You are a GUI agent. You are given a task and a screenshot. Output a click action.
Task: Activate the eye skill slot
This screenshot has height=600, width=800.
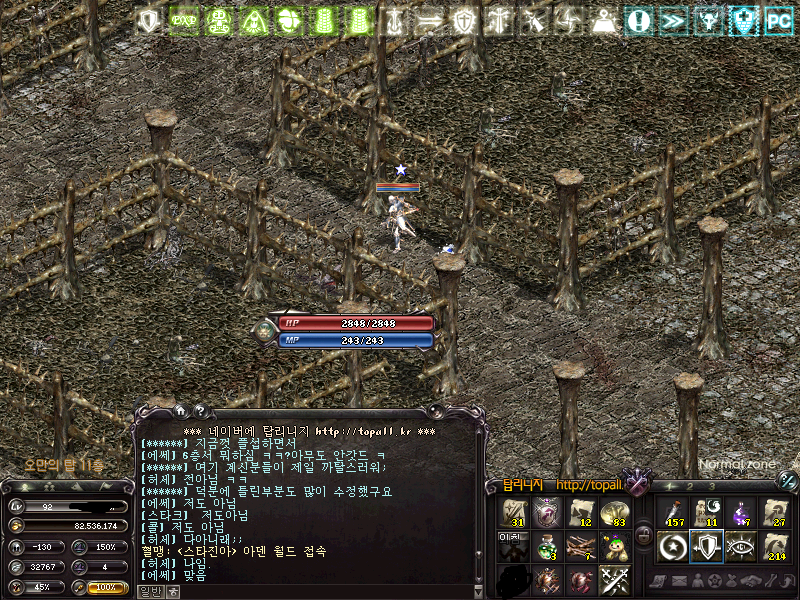click(742, 546)
